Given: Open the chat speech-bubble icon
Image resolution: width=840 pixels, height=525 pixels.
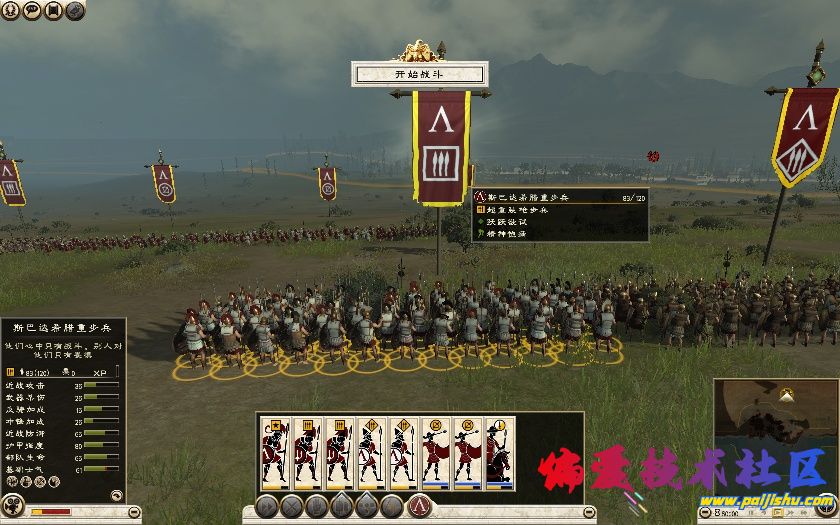Looking at the screenshot, I should (31, 10).
